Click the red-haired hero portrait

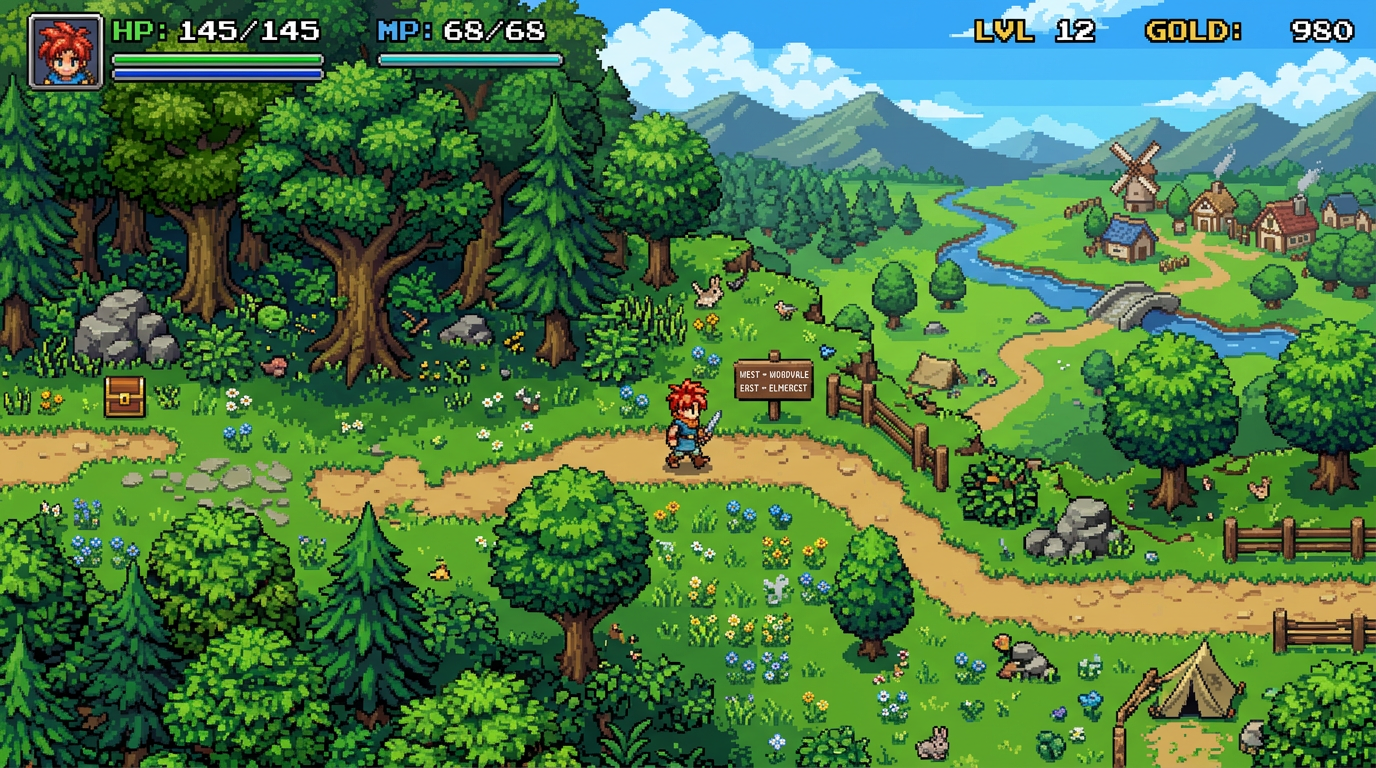(65, 51)
